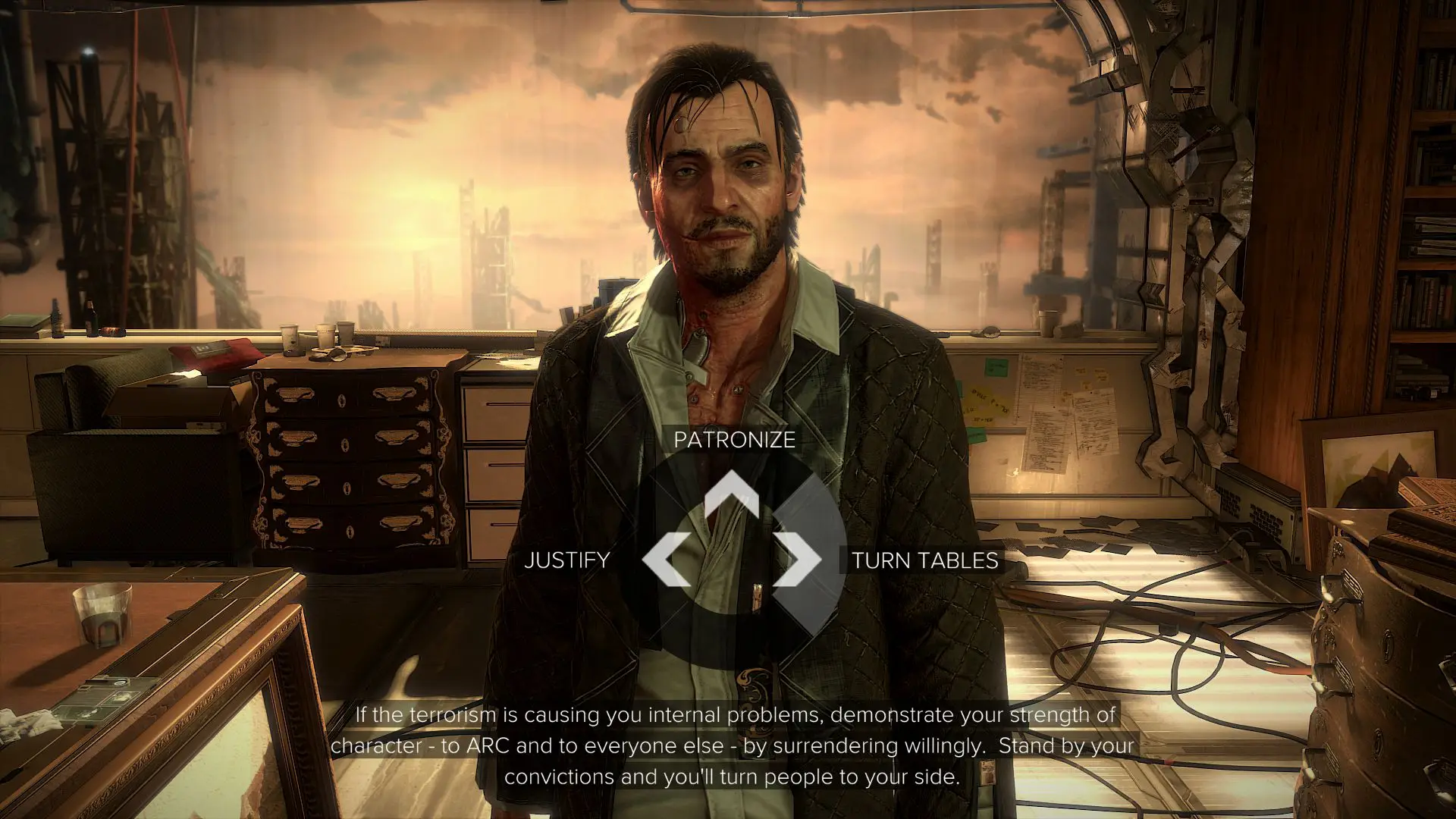Select the JUSTIFY response option

tap(566, 561)
